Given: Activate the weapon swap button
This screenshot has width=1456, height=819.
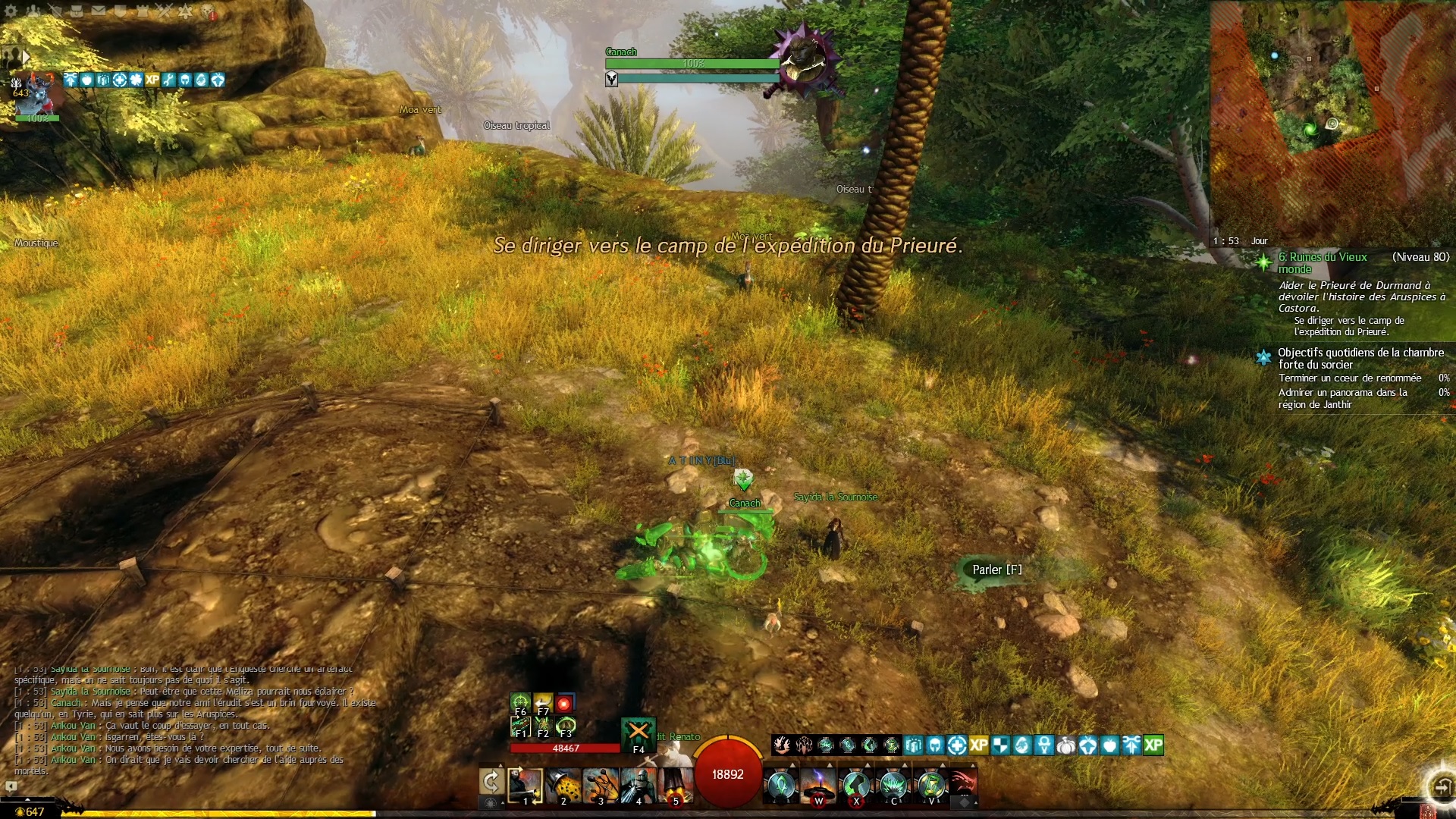Looking at the screenshot, I should tap(491, 783).
